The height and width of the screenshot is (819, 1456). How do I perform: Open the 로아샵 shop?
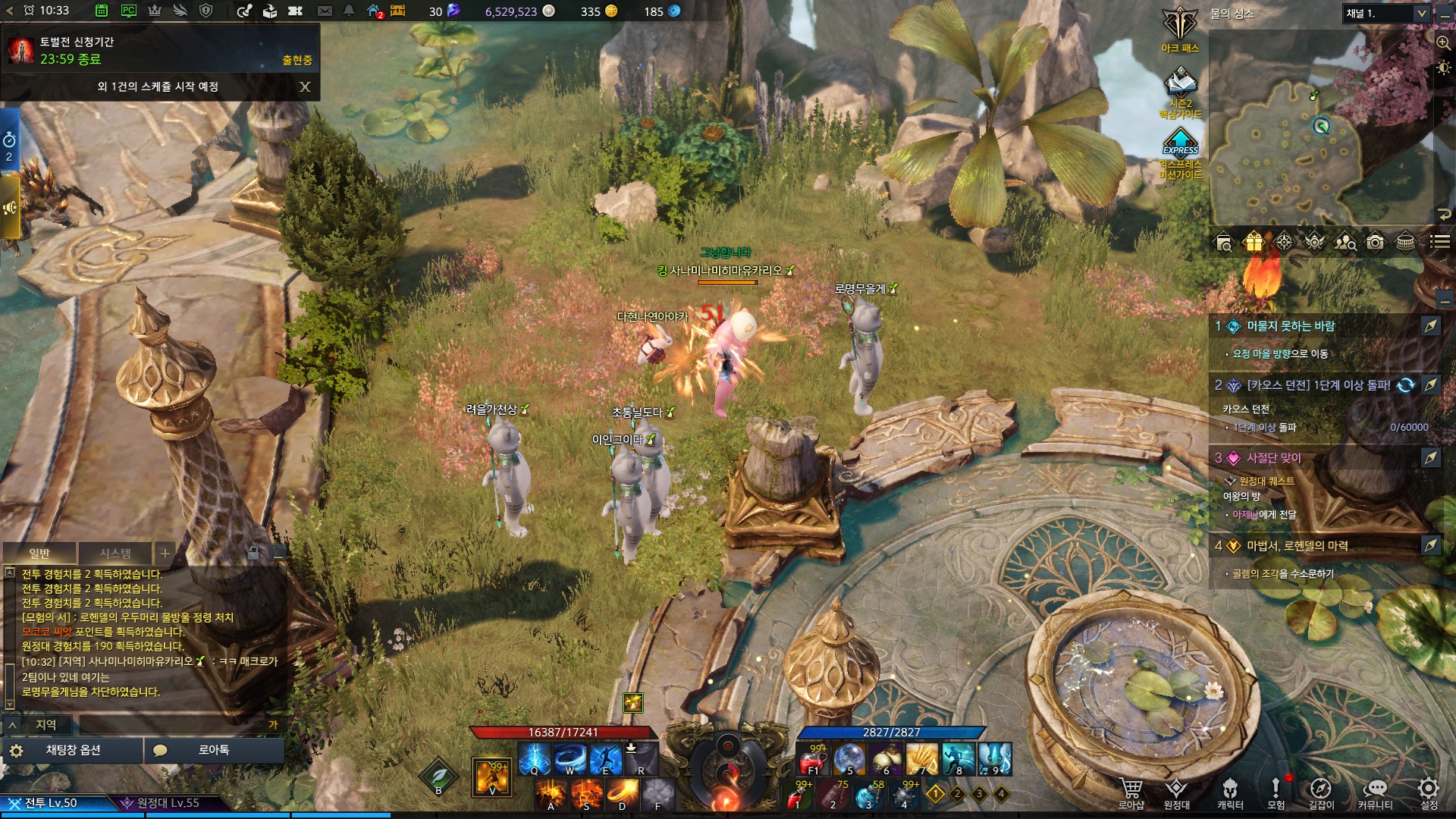(x=1131, y=792)
